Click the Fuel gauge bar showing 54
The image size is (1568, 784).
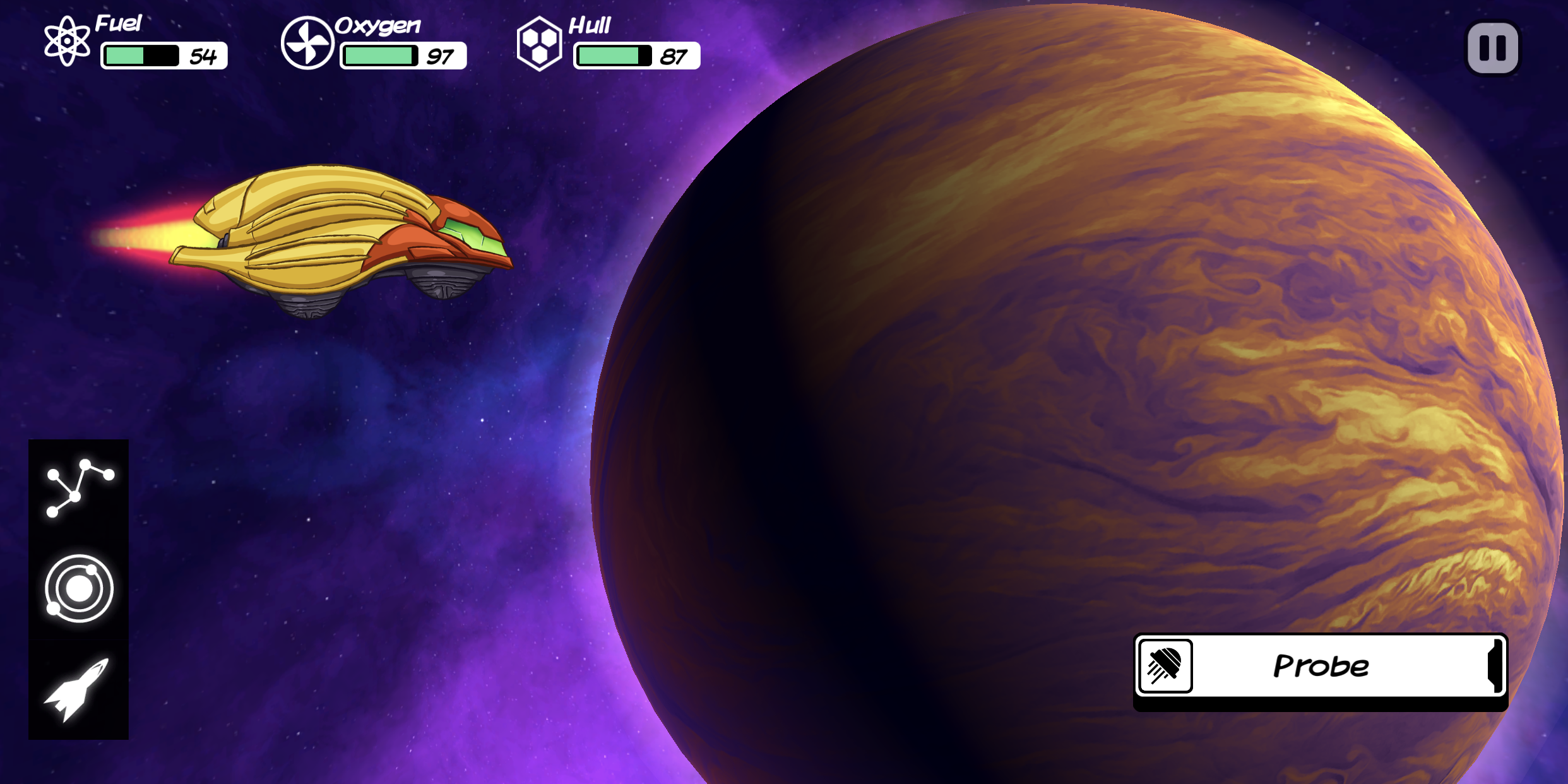(x=143, y=57)
